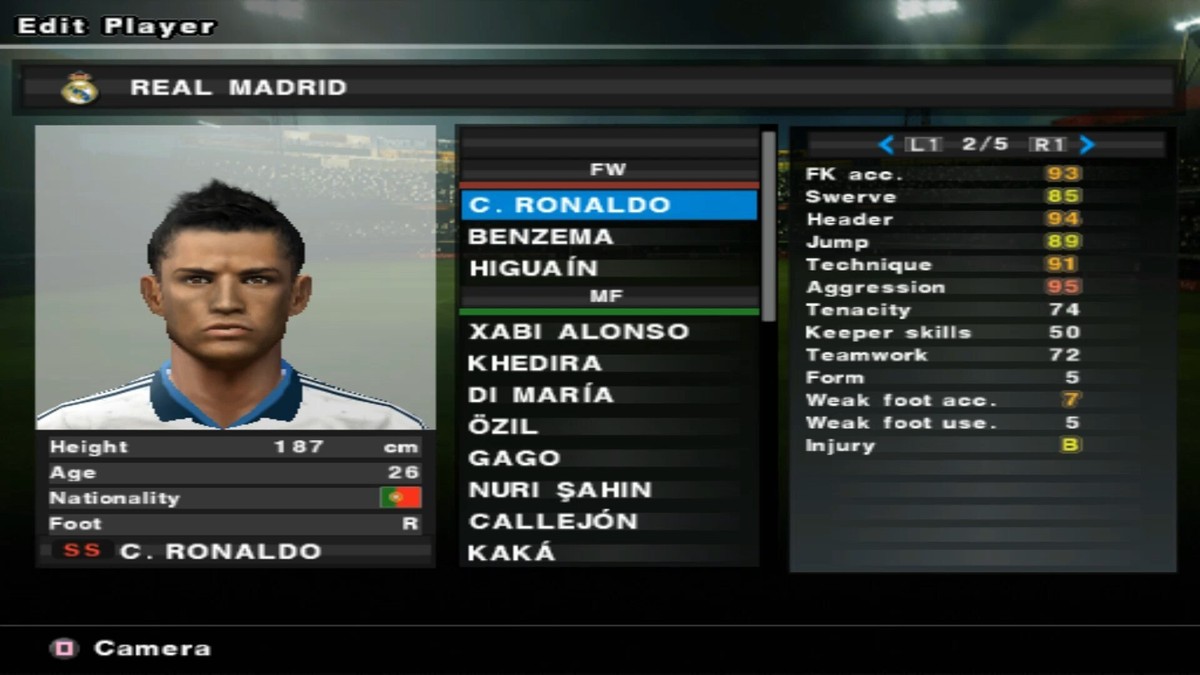Select Kaká at the list bottom

tap(608, 552)
